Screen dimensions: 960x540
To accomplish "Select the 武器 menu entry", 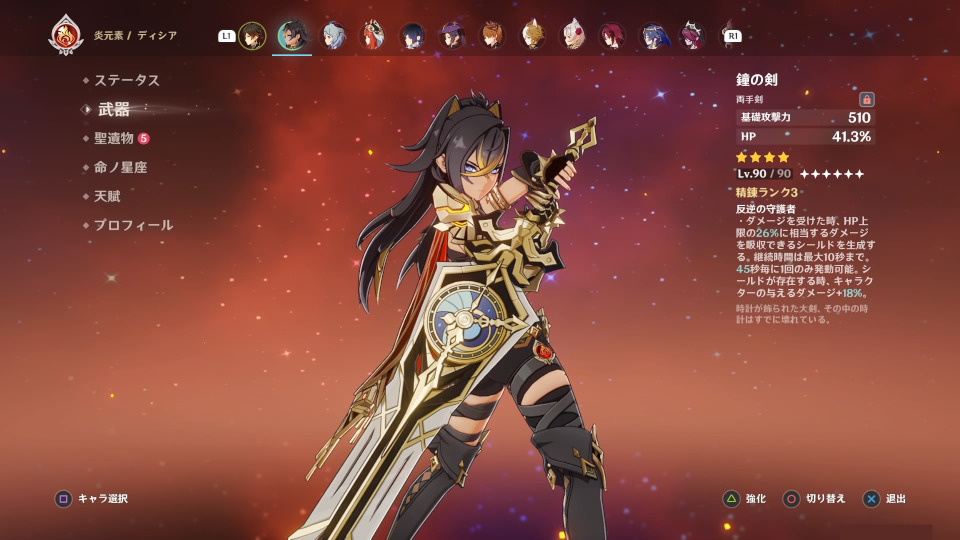I will (x=114, y=109).
